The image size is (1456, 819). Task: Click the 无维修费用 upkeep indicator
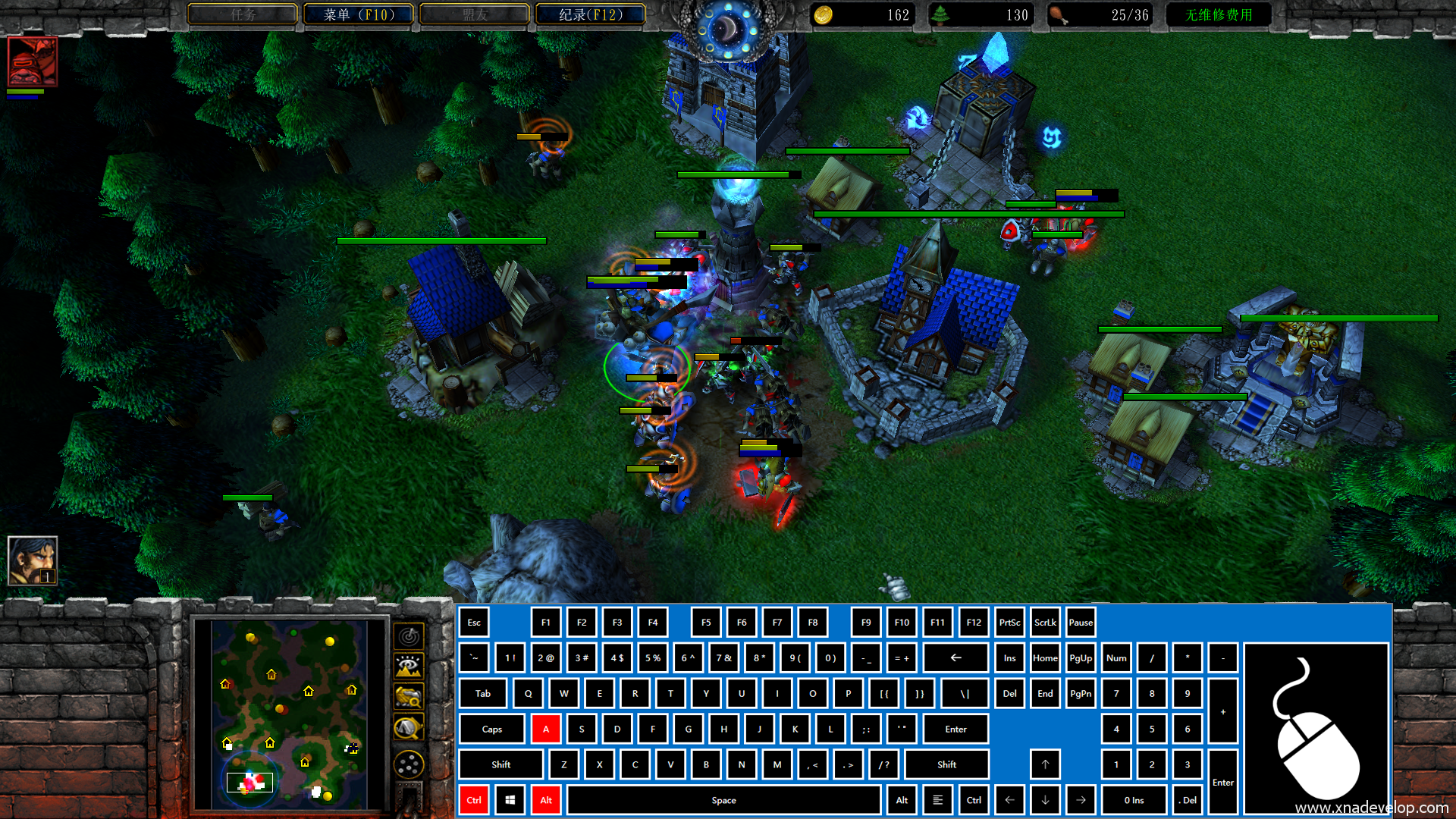click(1218, 14)
